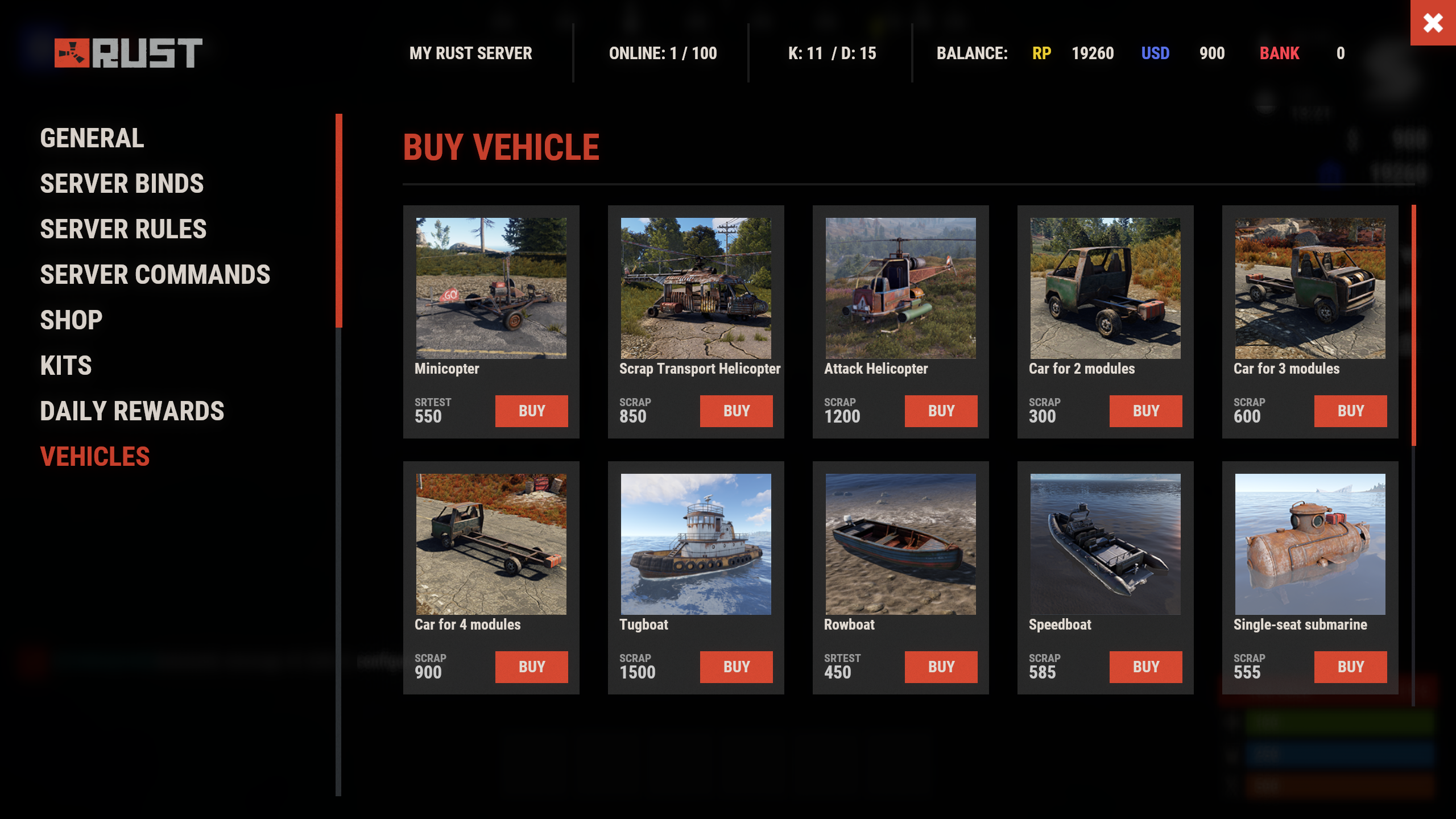Switch to the Shop section
Screen dimensions: 1456x819
(71, 320)
